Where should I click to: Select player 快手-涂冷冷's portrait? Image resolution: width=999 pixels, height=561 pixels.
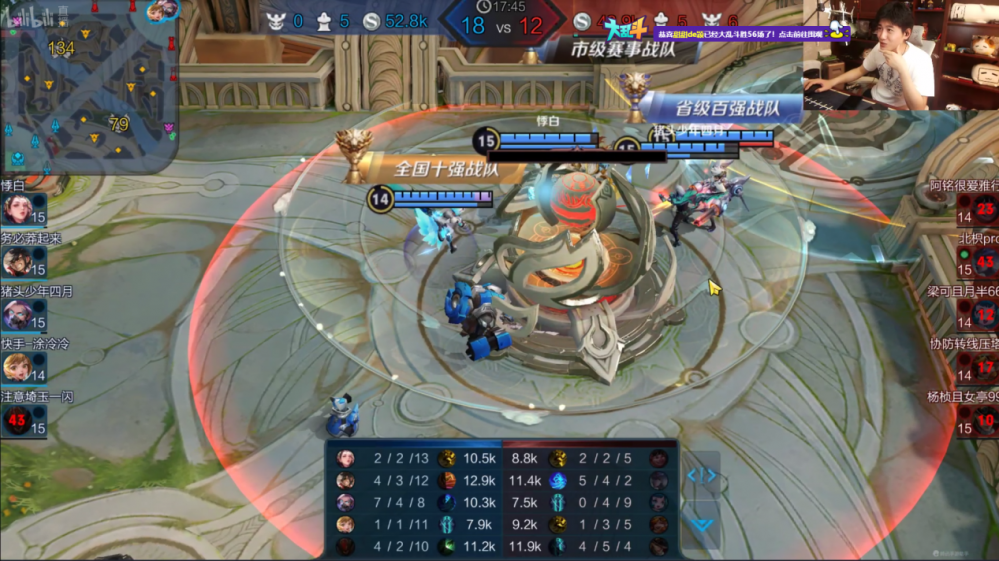click(x=17, y=368)
